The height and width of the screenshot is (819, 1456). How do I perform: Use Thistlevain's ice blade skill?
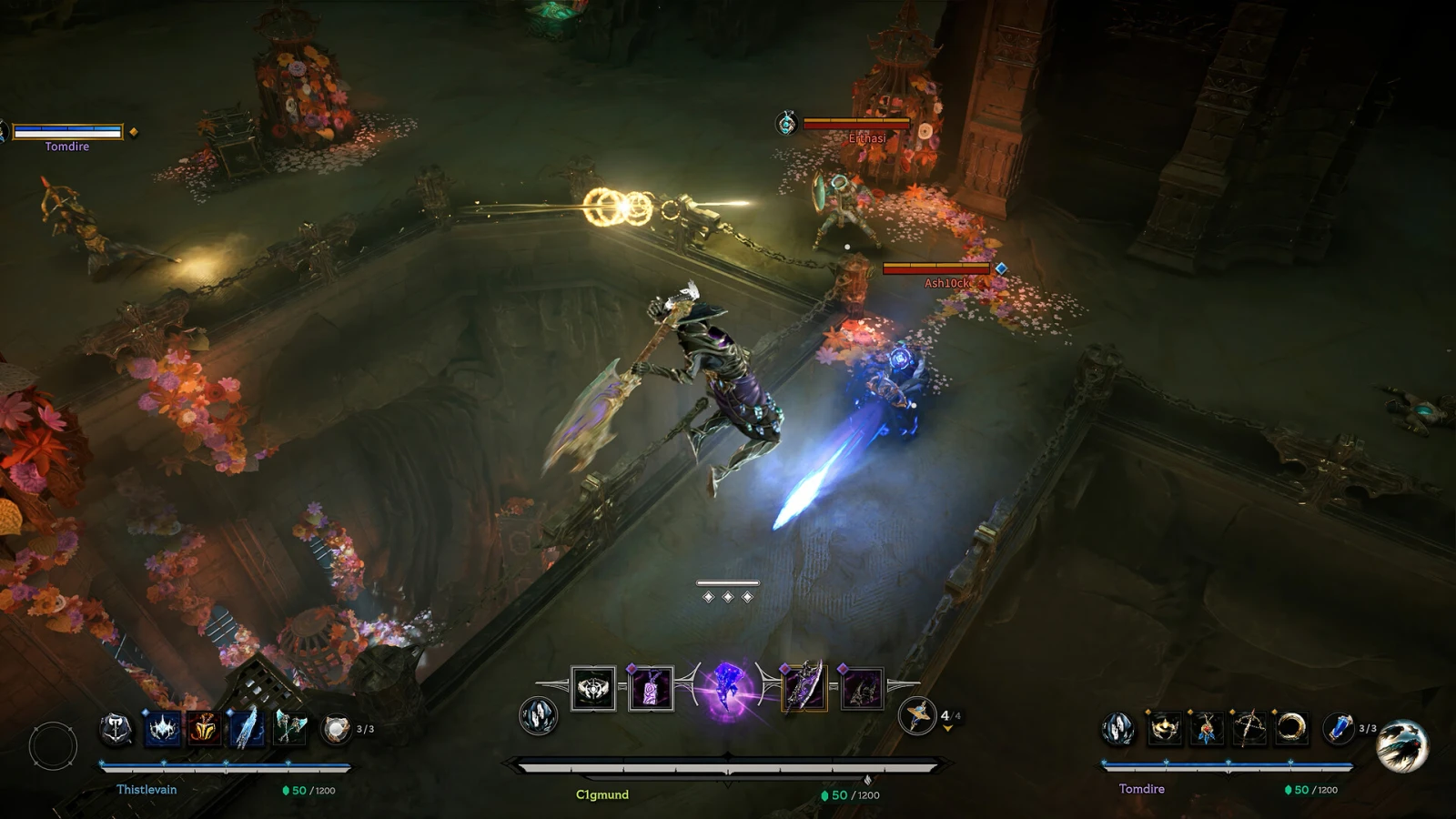click(x=246, y=728)
